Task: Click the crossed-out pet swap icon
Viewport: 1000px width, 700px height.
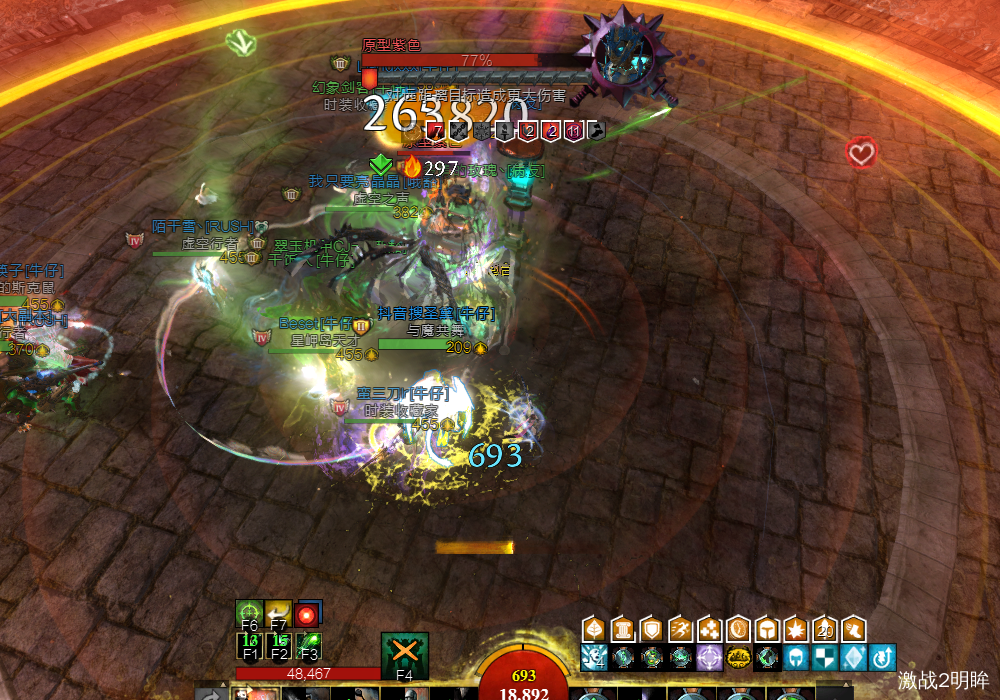Action: click(405, 652)
